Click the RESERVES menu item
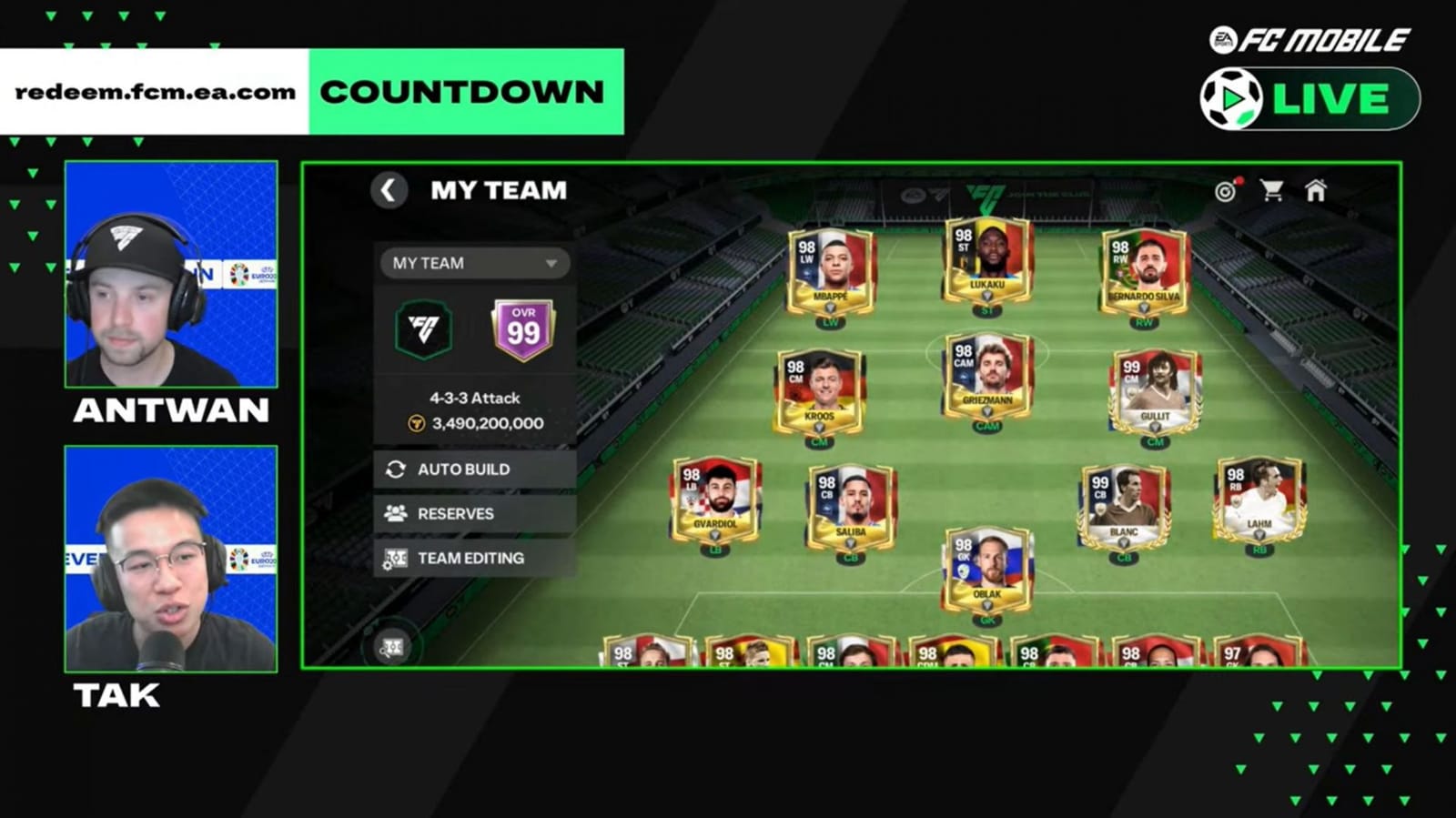 (x=454, y=514)
